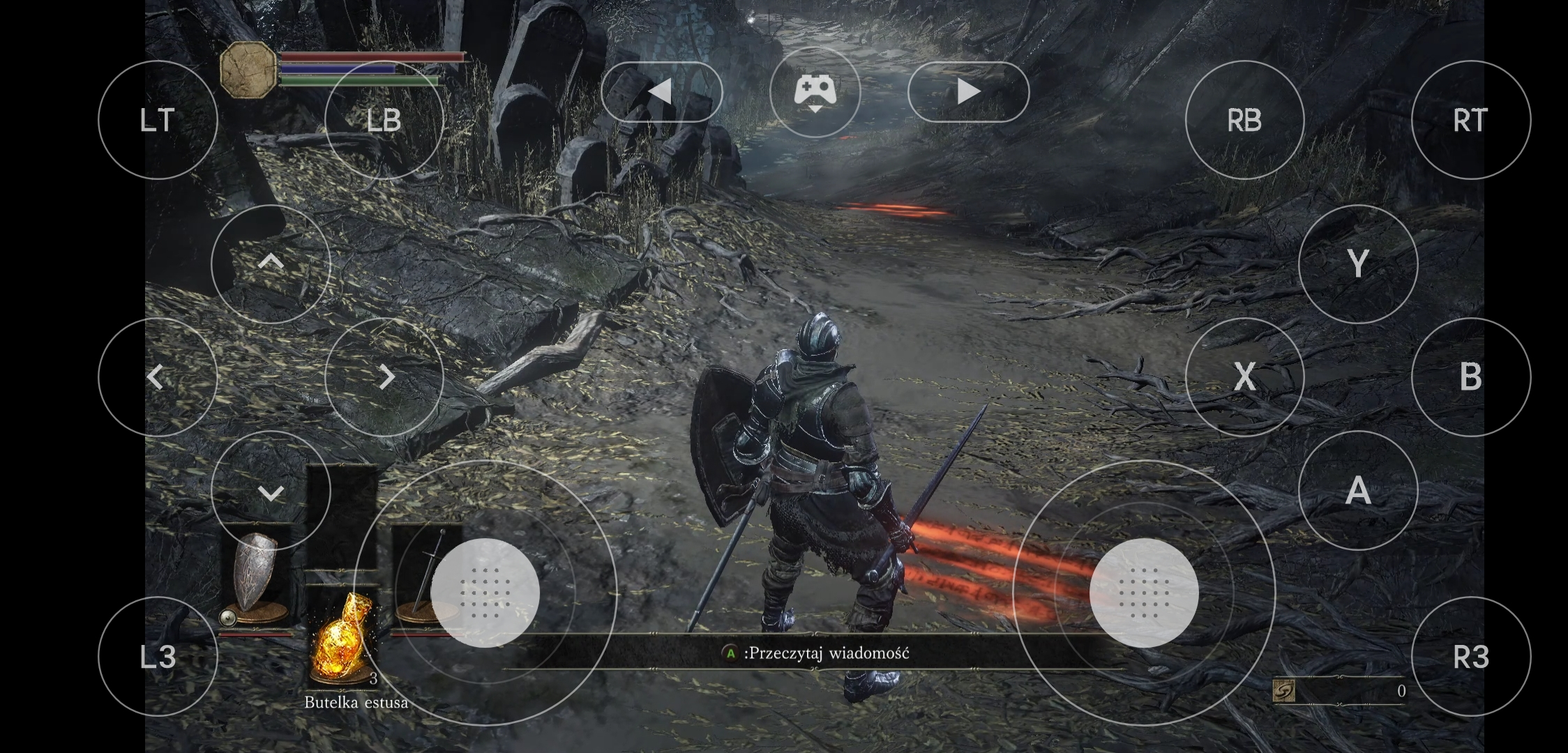1568x753 pixels.
Task: Tap the right-pointing triangle button
Action: point(968,91)
